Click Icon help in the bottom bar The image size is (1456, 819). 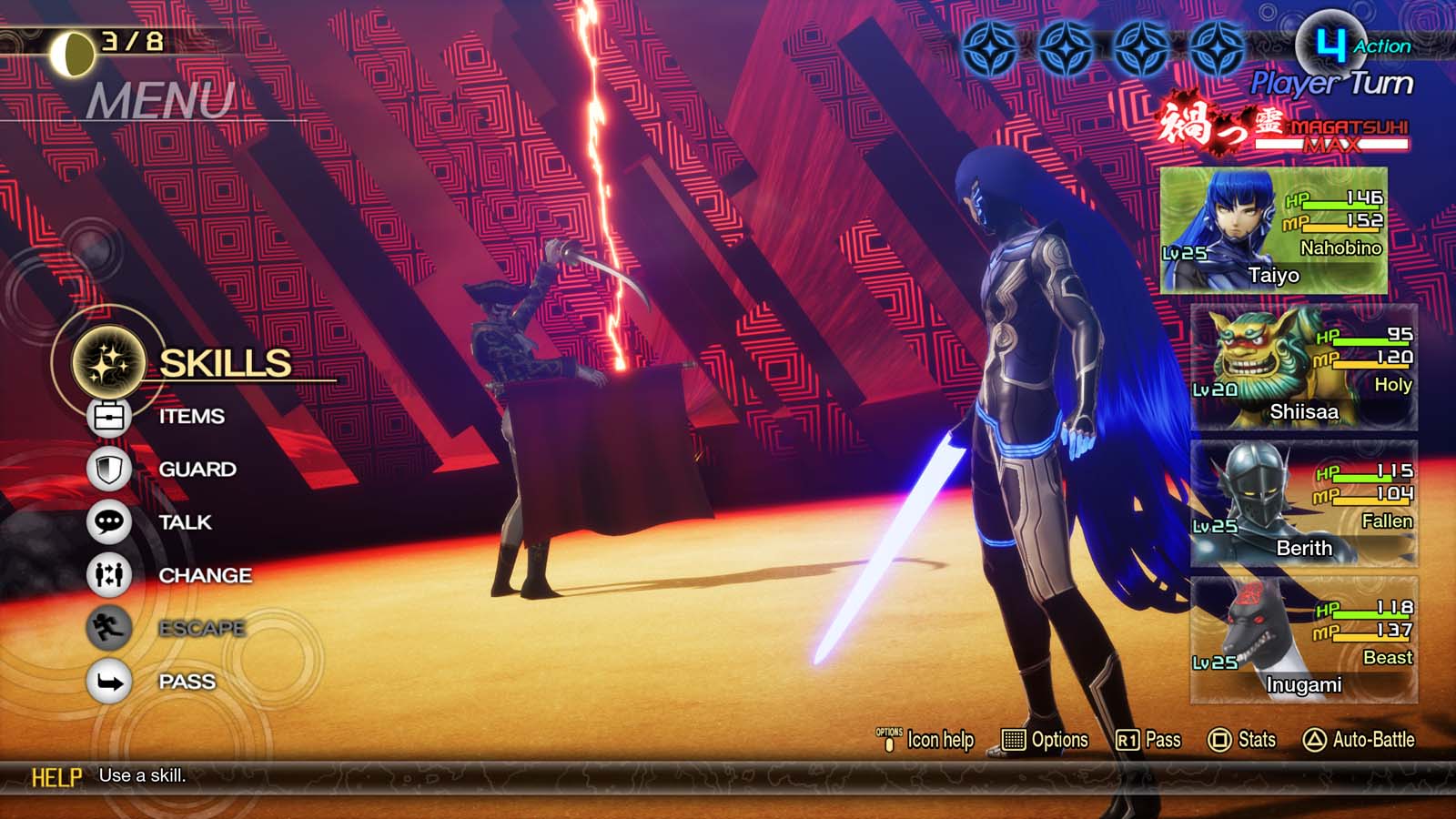(925, 741)
